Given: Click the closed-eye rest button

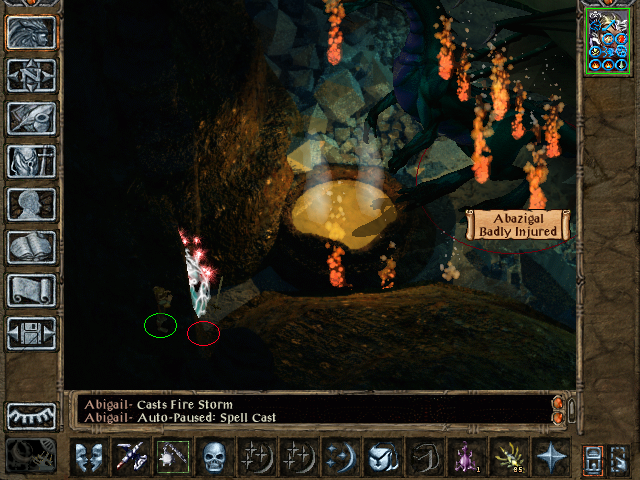Looking at the screenshot, I should click(31, 415).
